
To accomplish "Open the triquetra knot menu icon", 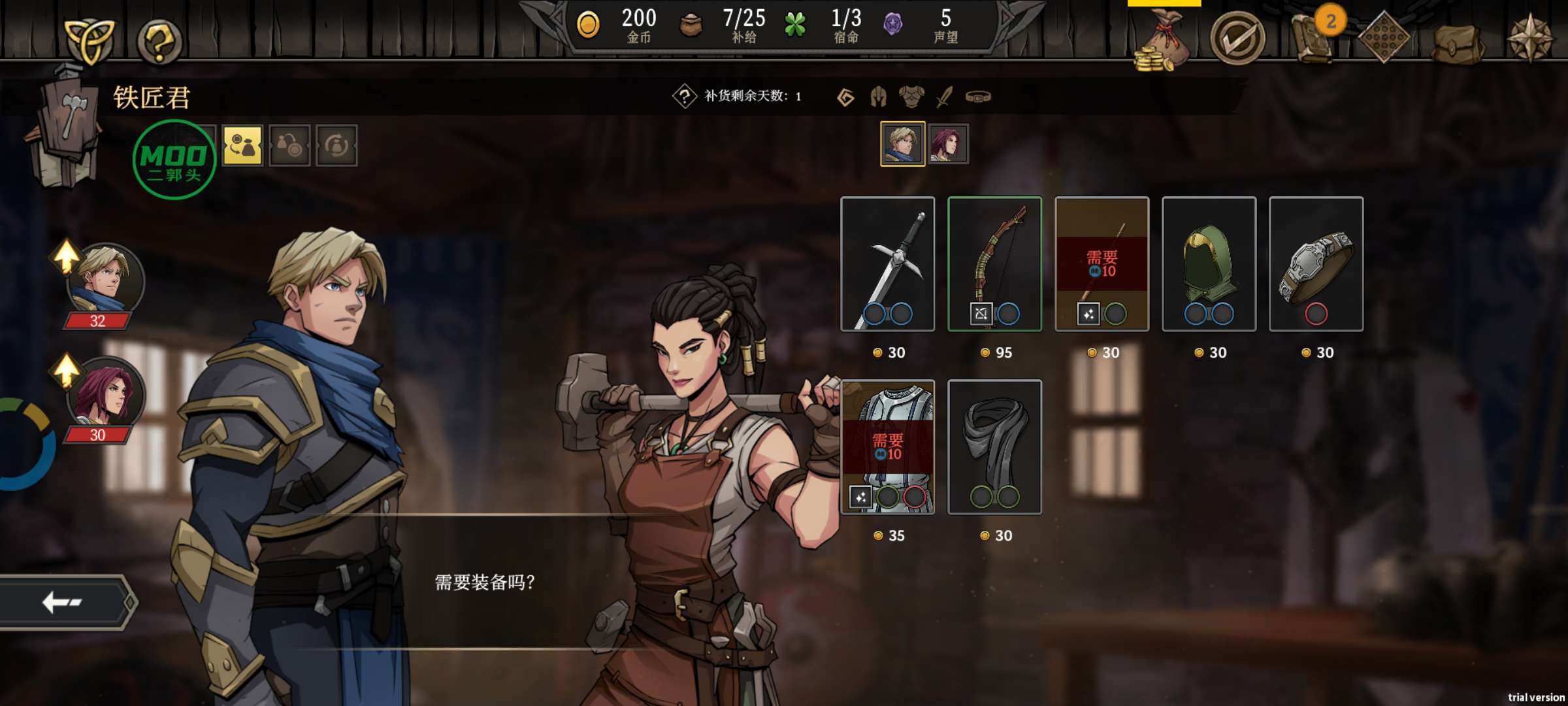I will [x=90, y=41].
